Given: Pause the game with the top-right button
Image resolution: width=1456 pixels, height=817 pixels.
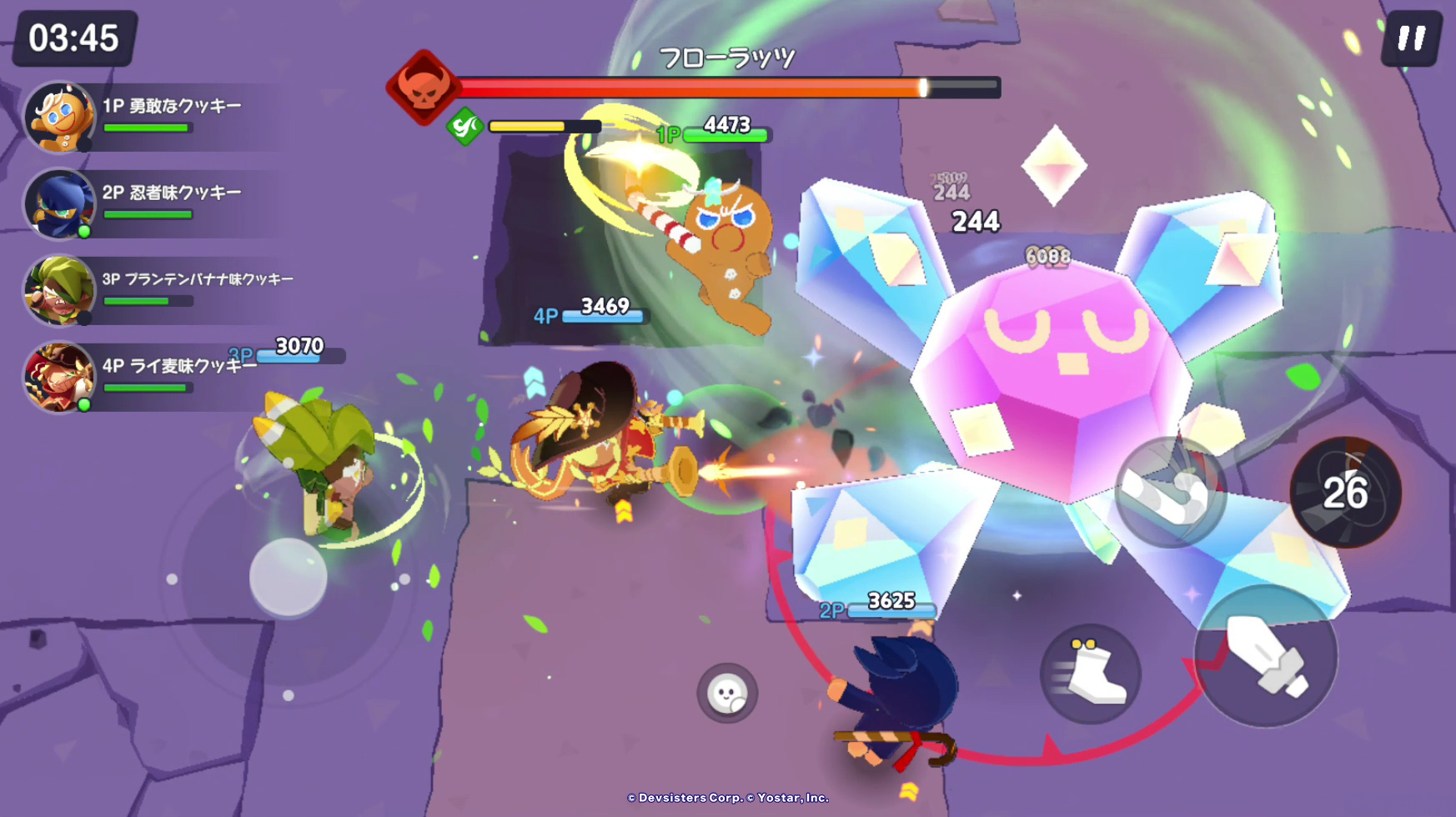Looking at the screenshot, I should [x=1411, y=38].
